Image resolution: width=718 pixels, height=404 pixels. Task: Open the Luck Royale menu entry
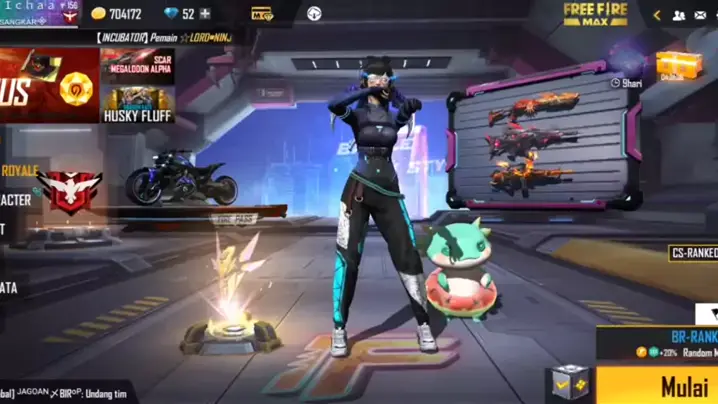pyautogui.click(x=20, y=169)
